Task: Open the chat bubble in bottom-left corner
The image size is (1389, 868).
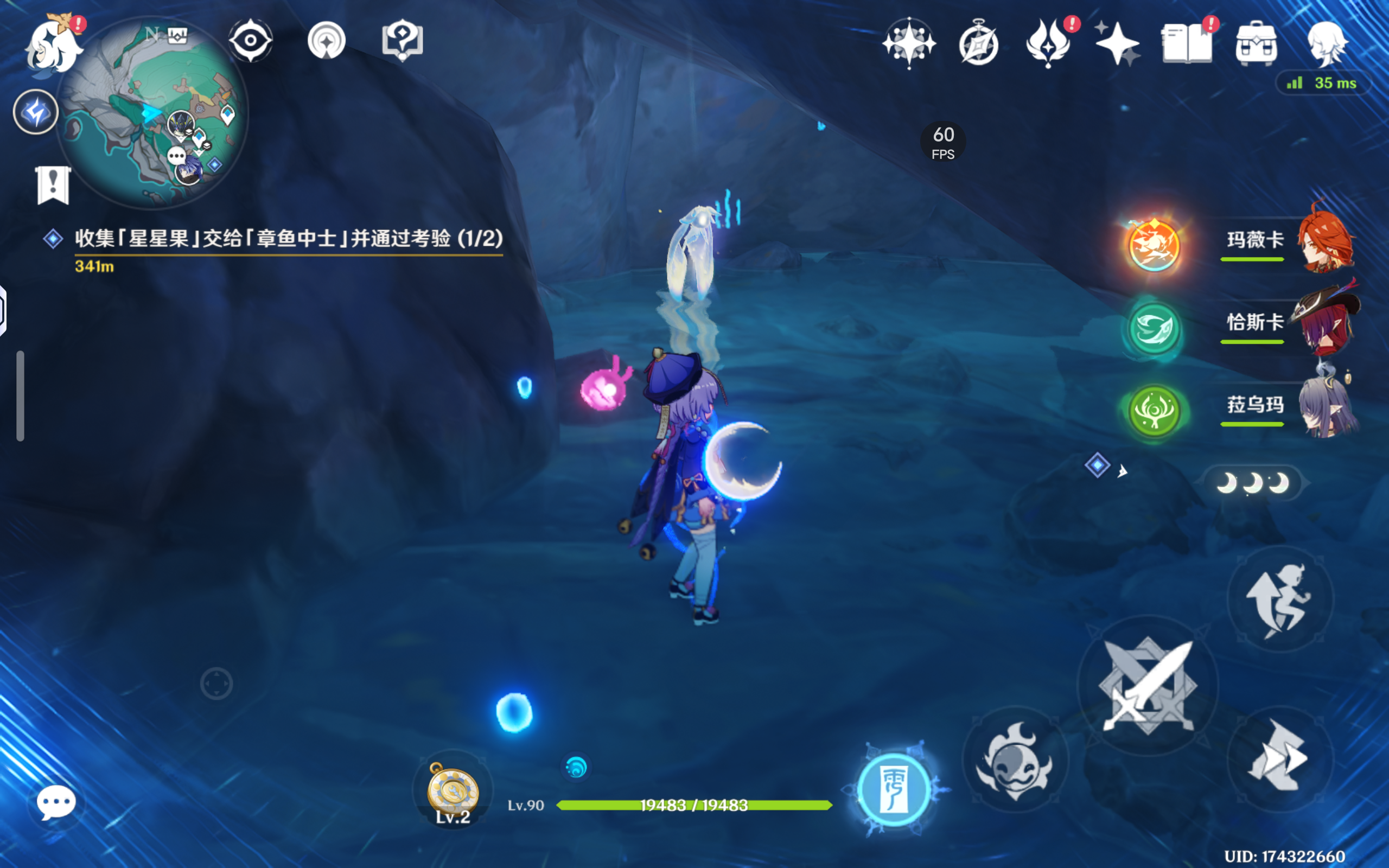Action: 56,803
